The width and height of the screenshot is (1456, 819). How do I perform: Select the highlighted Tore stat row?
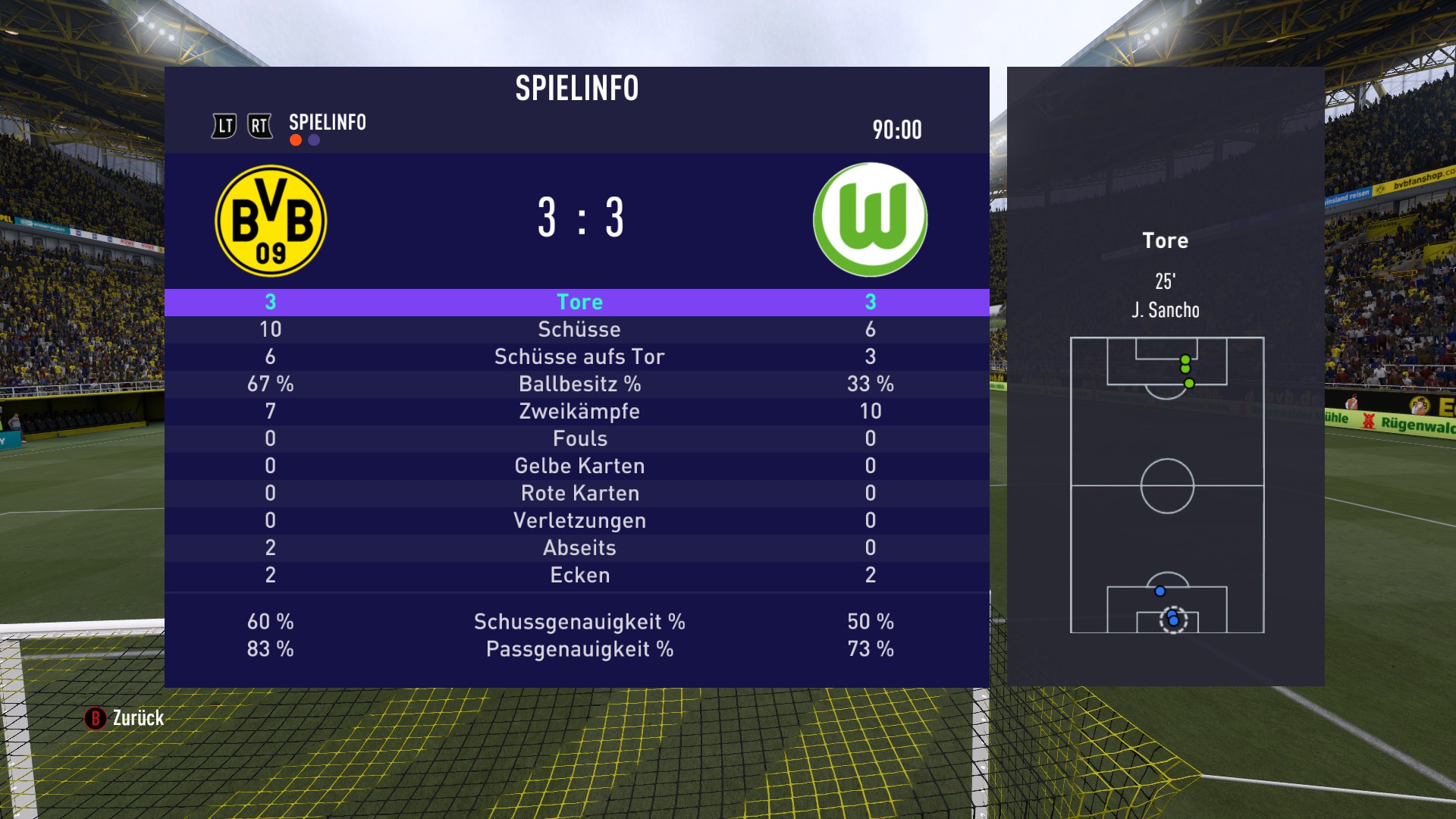pos(579,302)
